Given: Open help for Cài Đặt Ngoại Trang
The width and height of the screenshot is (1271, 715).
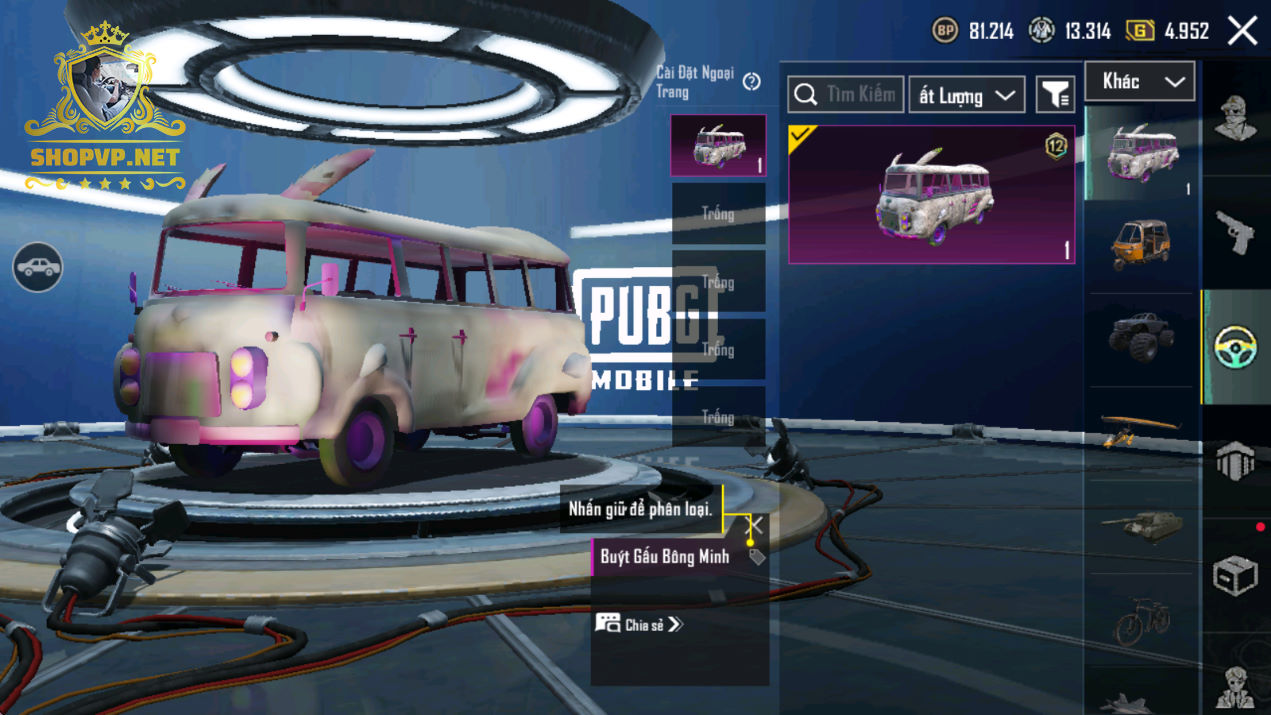Looking at the screenshot, I should click(752, 82).
